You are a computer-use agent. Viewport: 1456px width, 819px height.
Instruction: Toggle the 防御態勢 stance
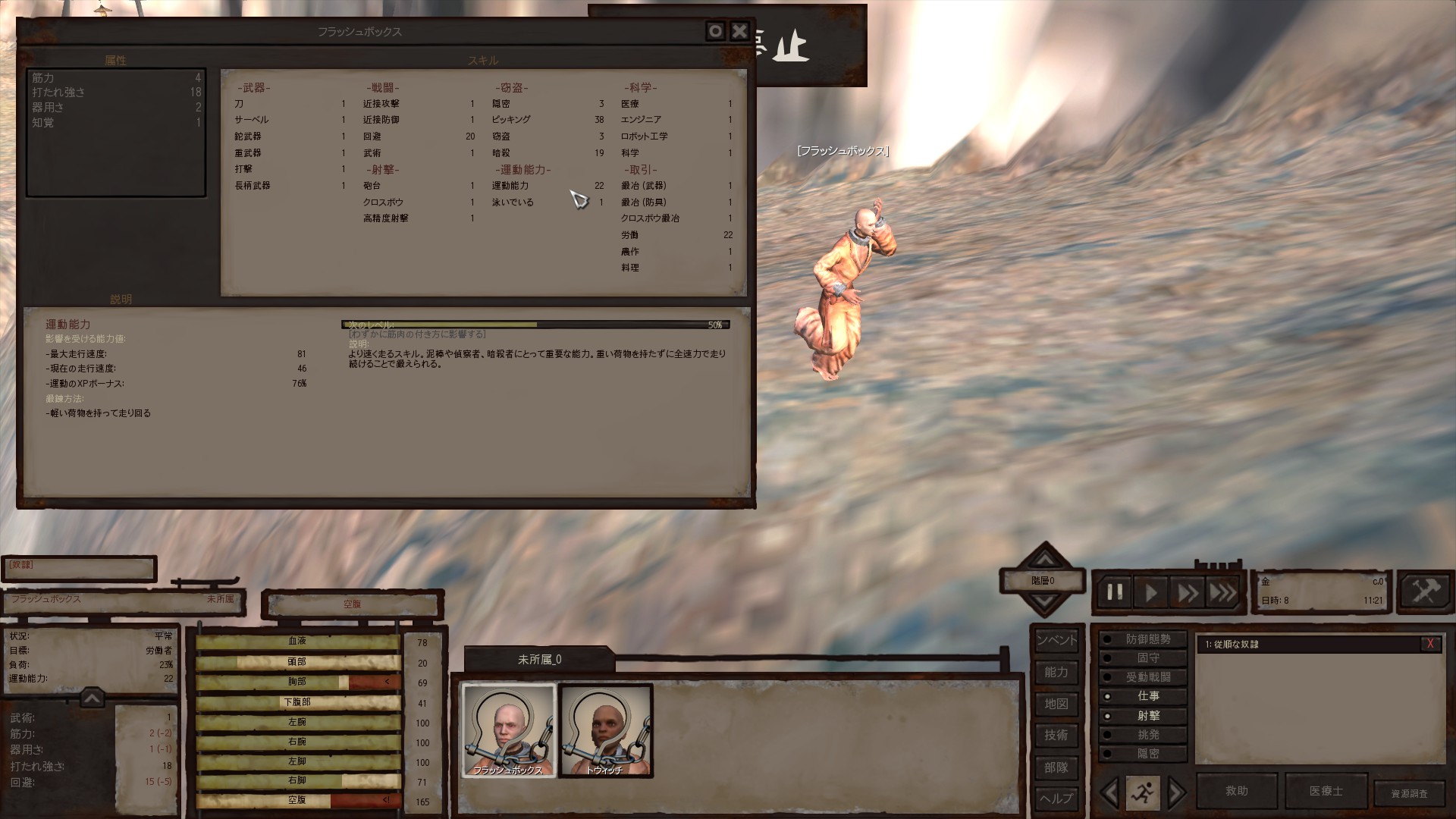pyautogui.click(x=1147, y=639)
